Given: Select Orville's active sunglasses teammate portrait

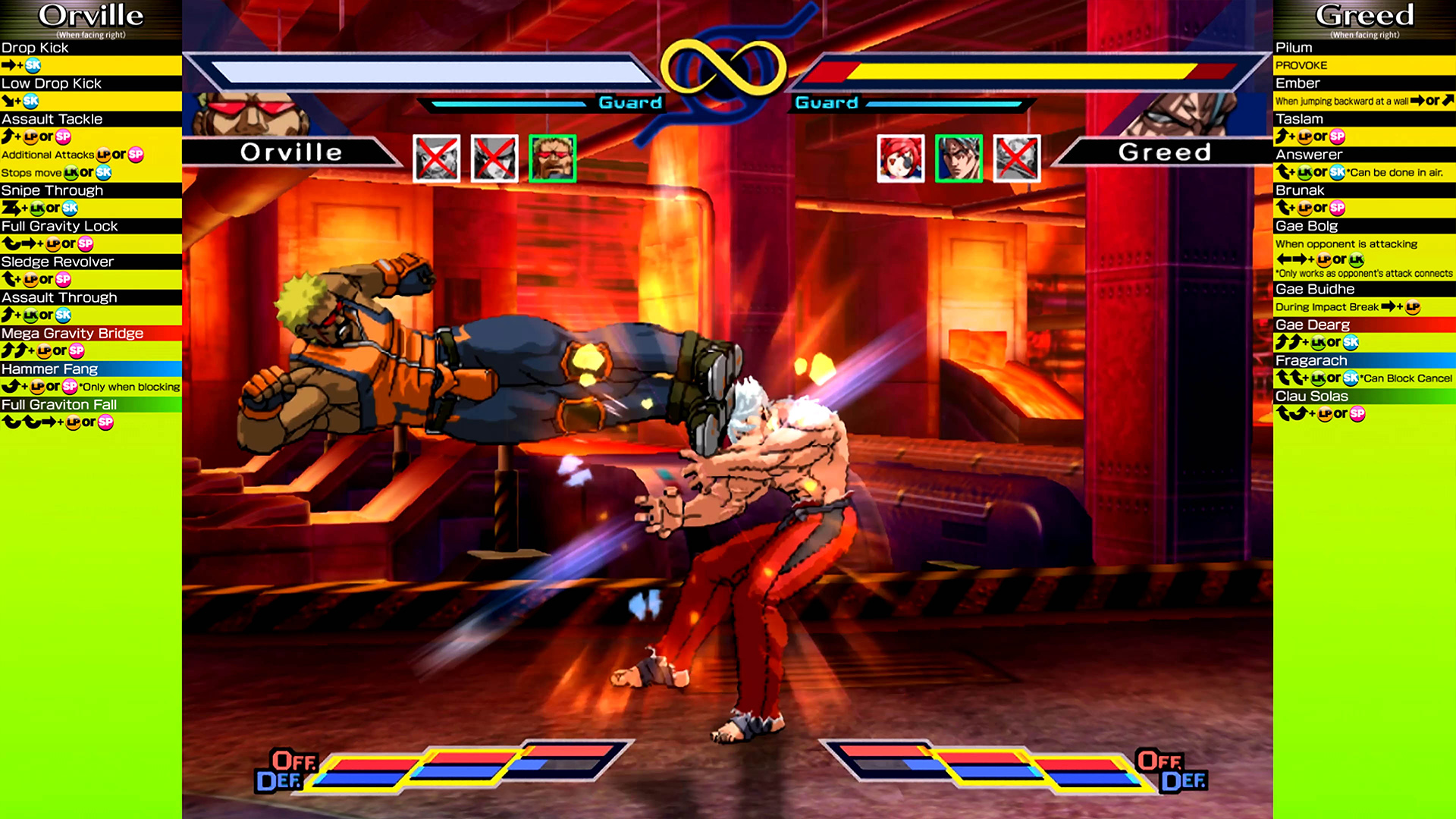Looking at the screenshot, I should pyautogui.click(x=552, y=158).
